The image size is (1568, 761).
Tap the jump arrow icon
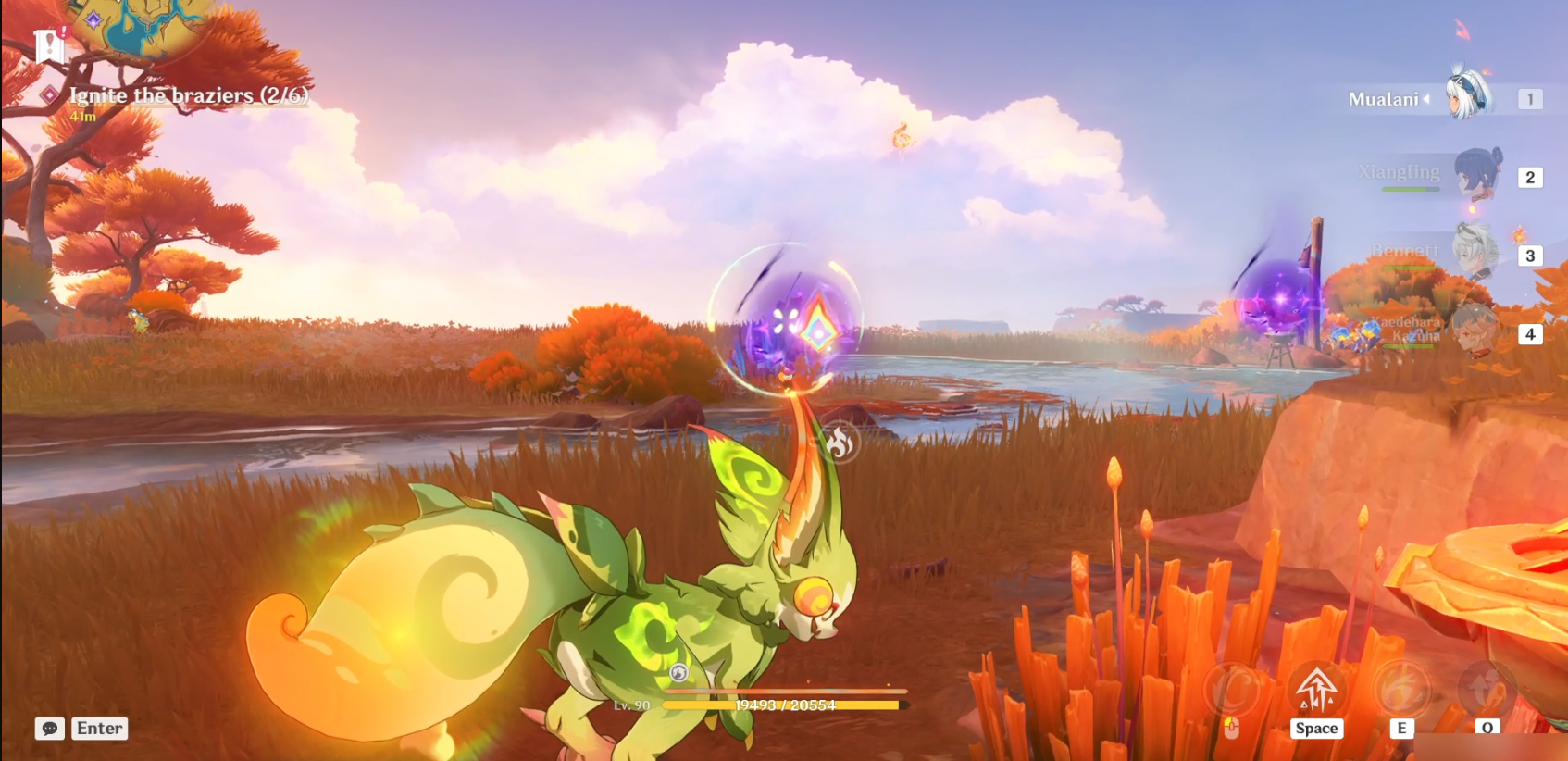pyautogui.click(x=1315, y=691)
